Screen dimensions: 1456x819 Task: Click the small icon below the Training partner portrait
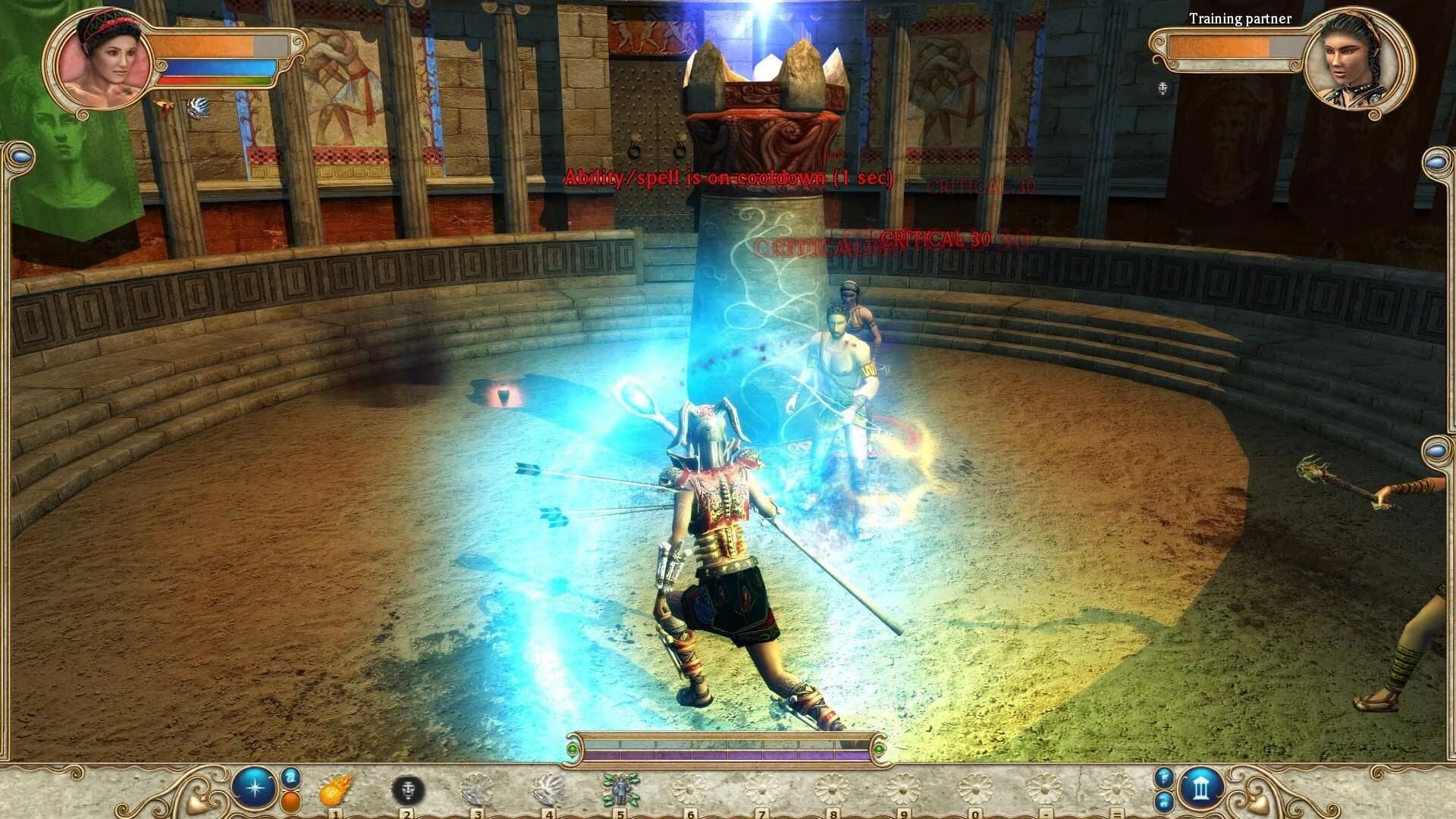tap(1163, 89)
